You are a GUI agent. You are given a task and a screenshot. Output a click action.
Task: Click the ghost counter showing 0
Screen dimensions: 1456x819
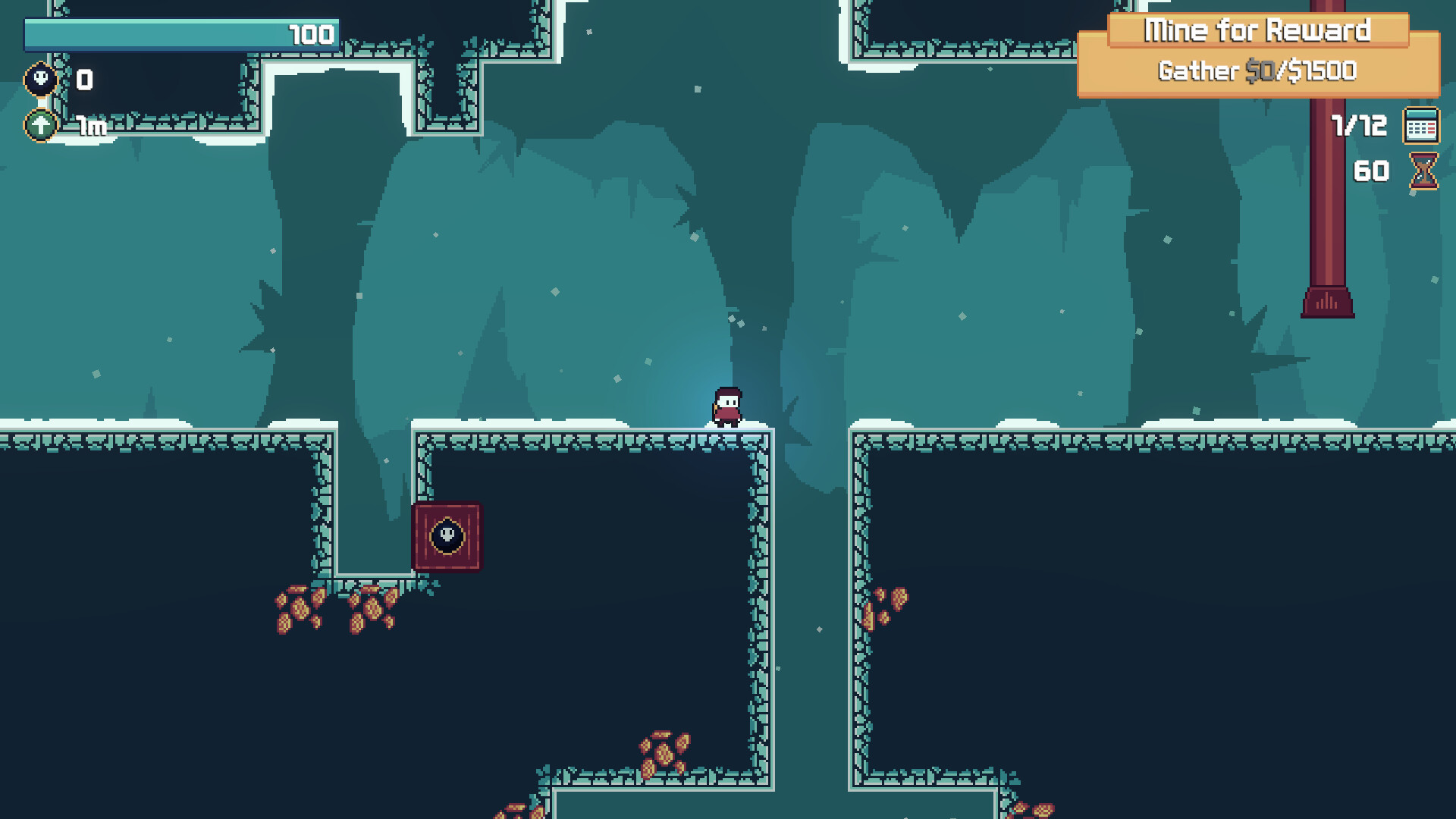coord(83,78)
